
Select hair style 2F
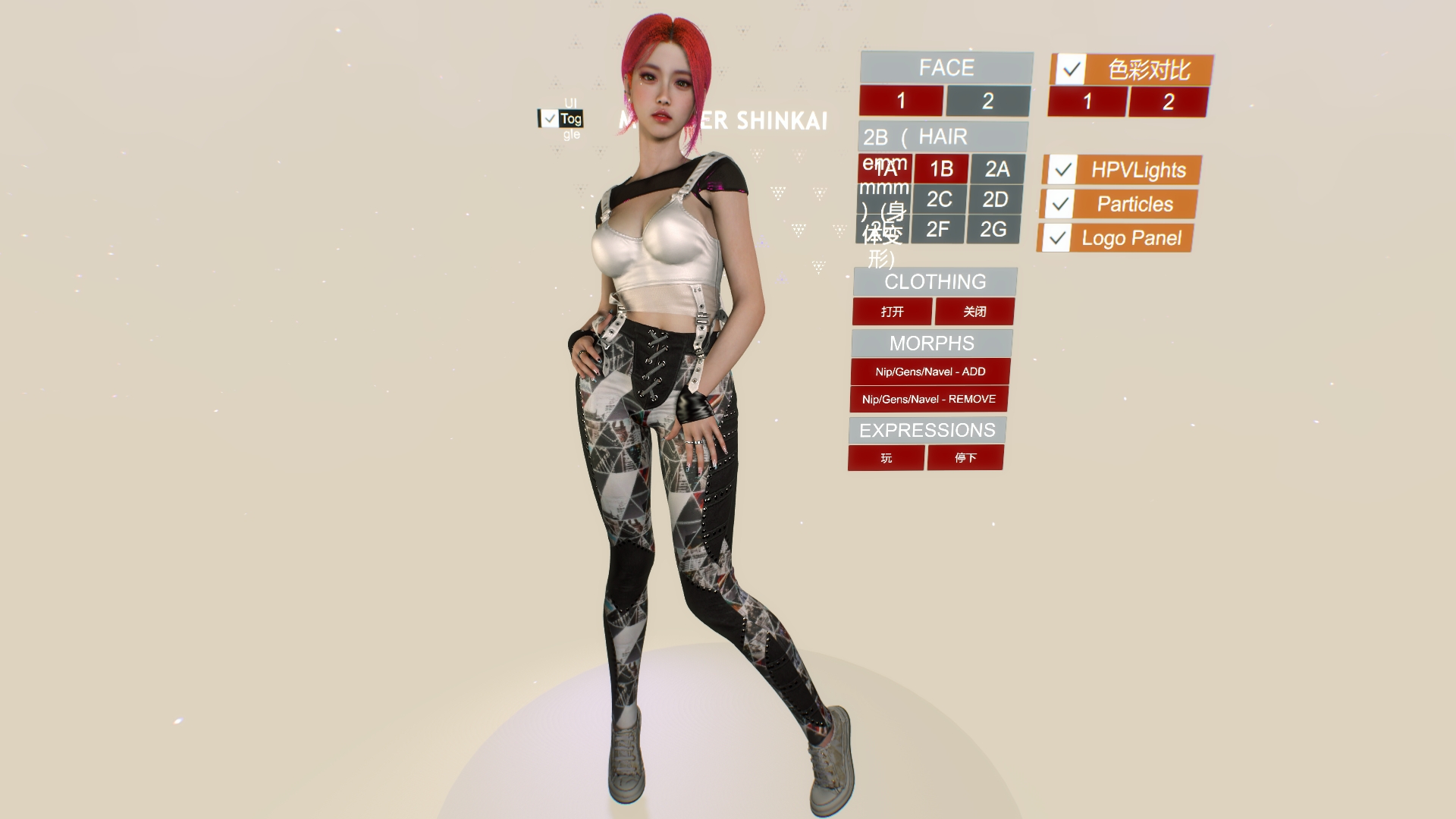pyautogui.click(x=940, y=229)
